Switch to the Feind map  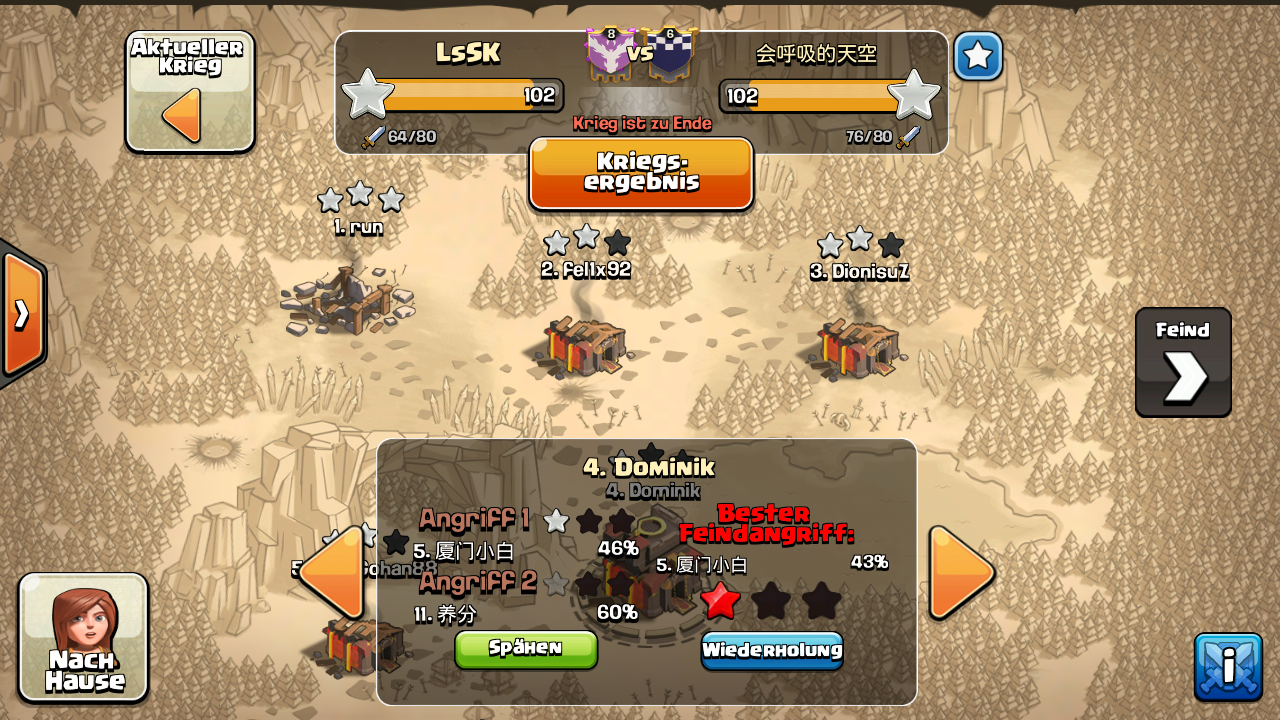(x=1183, y=362)
